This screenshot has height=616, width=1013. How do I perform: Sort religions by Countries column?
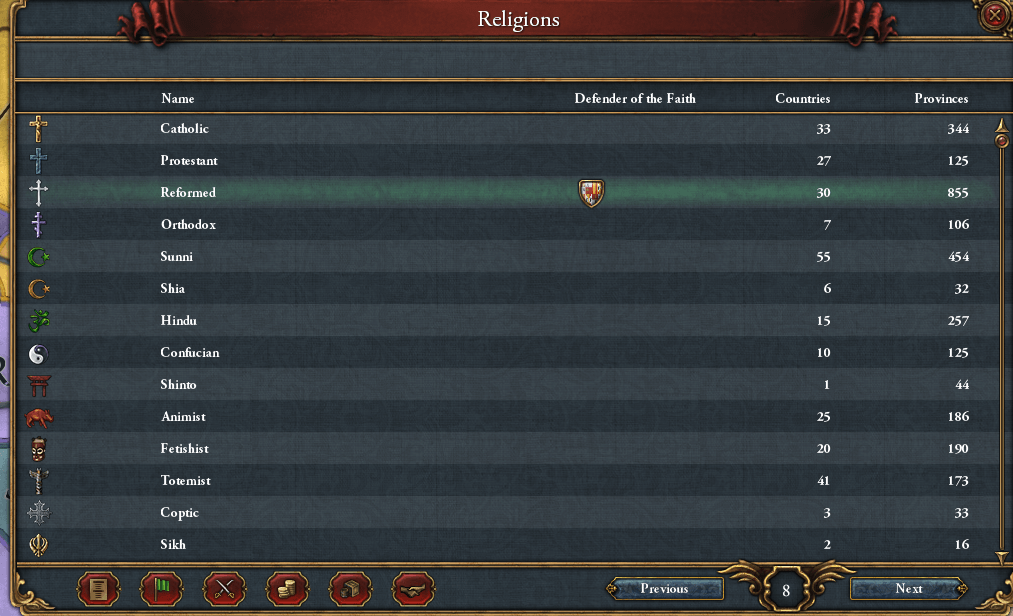click(x=802, y=99)
